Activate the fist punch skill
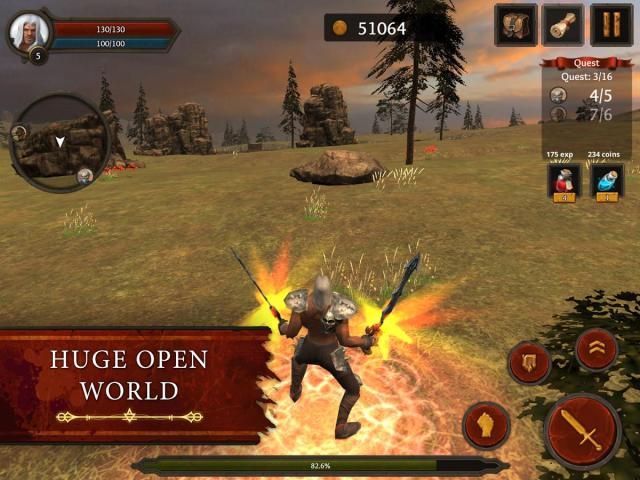 click(486, 425)
